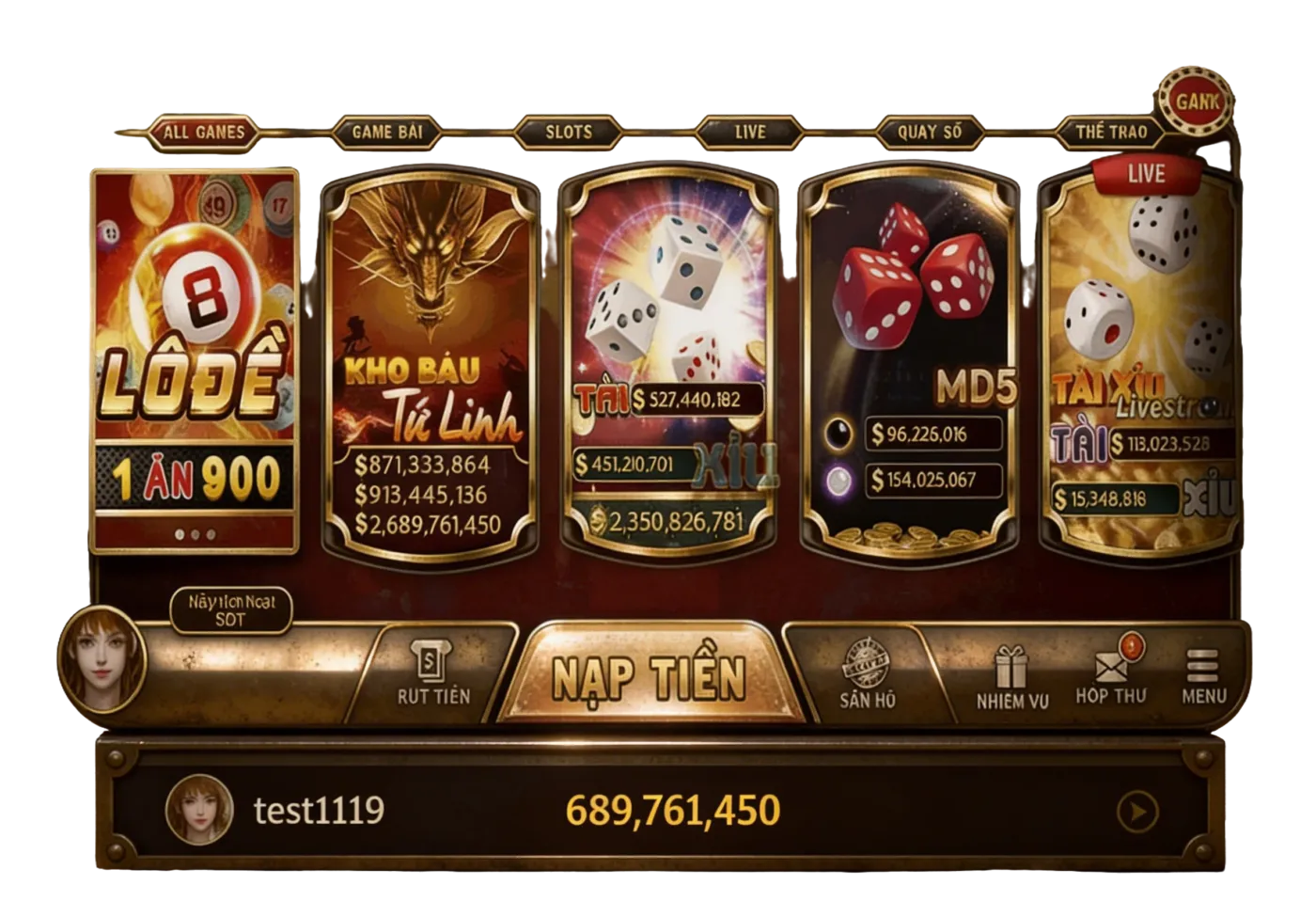Screen dimensions: 1316x901
Task: Select the GAME BÀI category
Action: (387, 133)
